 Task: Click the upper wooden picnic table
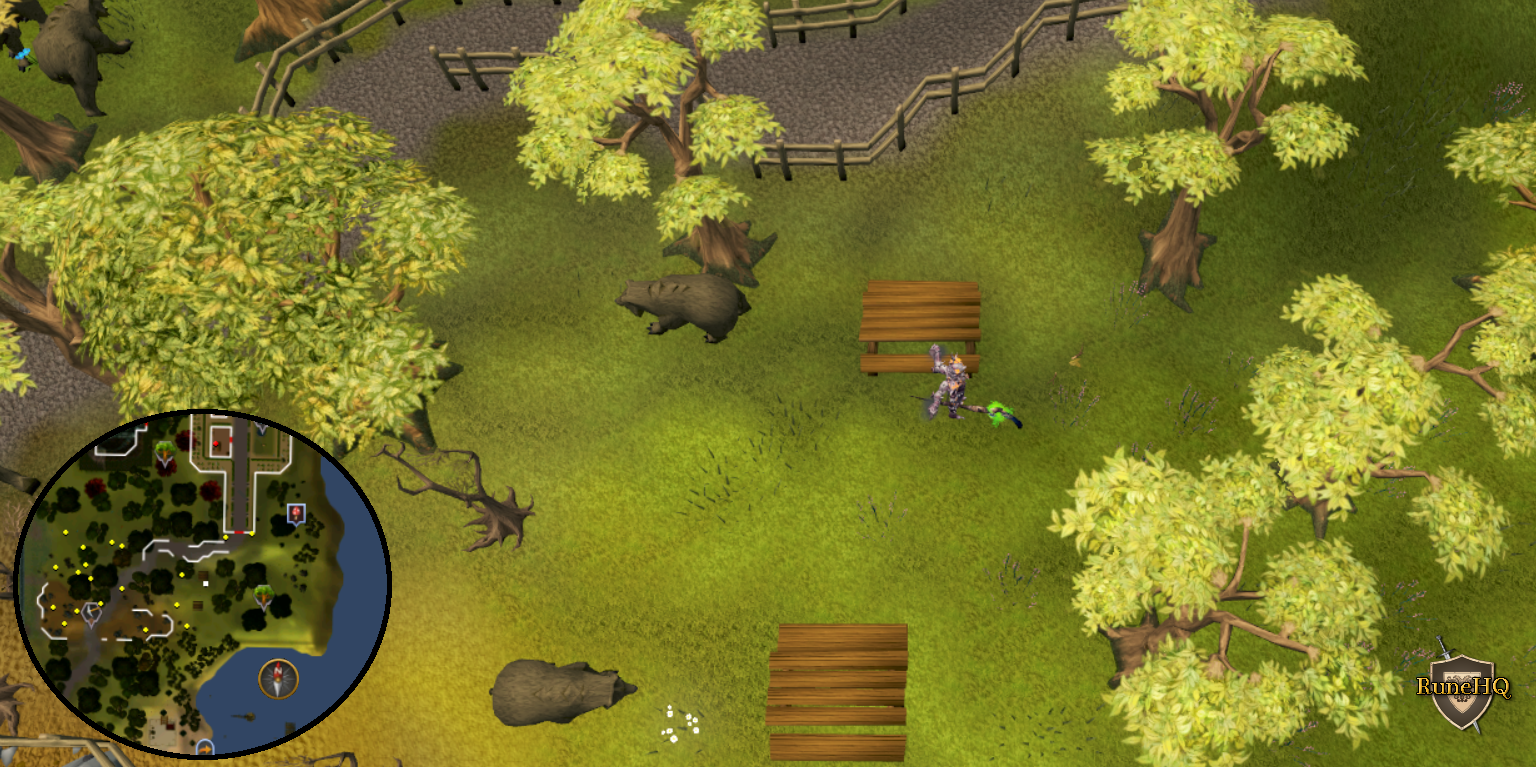922,310
